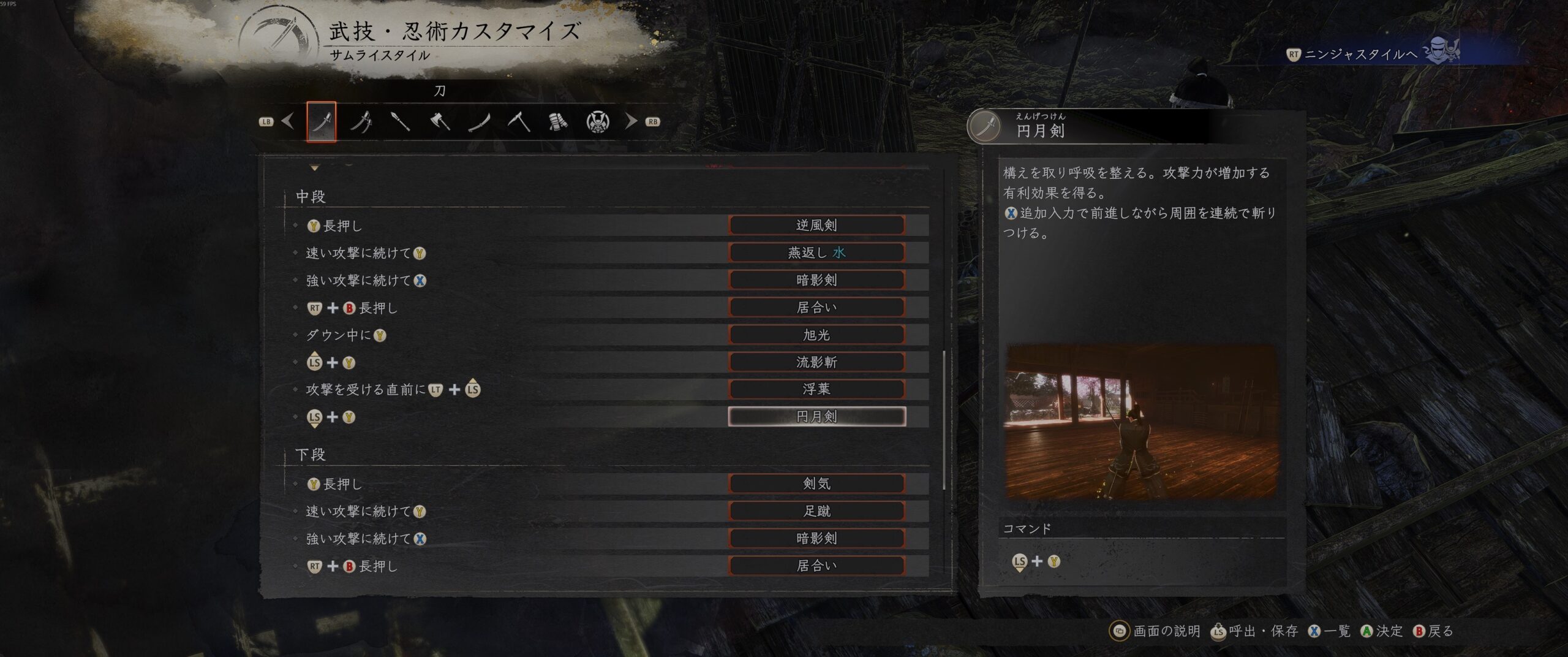Click the right arrow beside weapon tabs
The height and width of the screenshot is (657, 1568).
631,121
